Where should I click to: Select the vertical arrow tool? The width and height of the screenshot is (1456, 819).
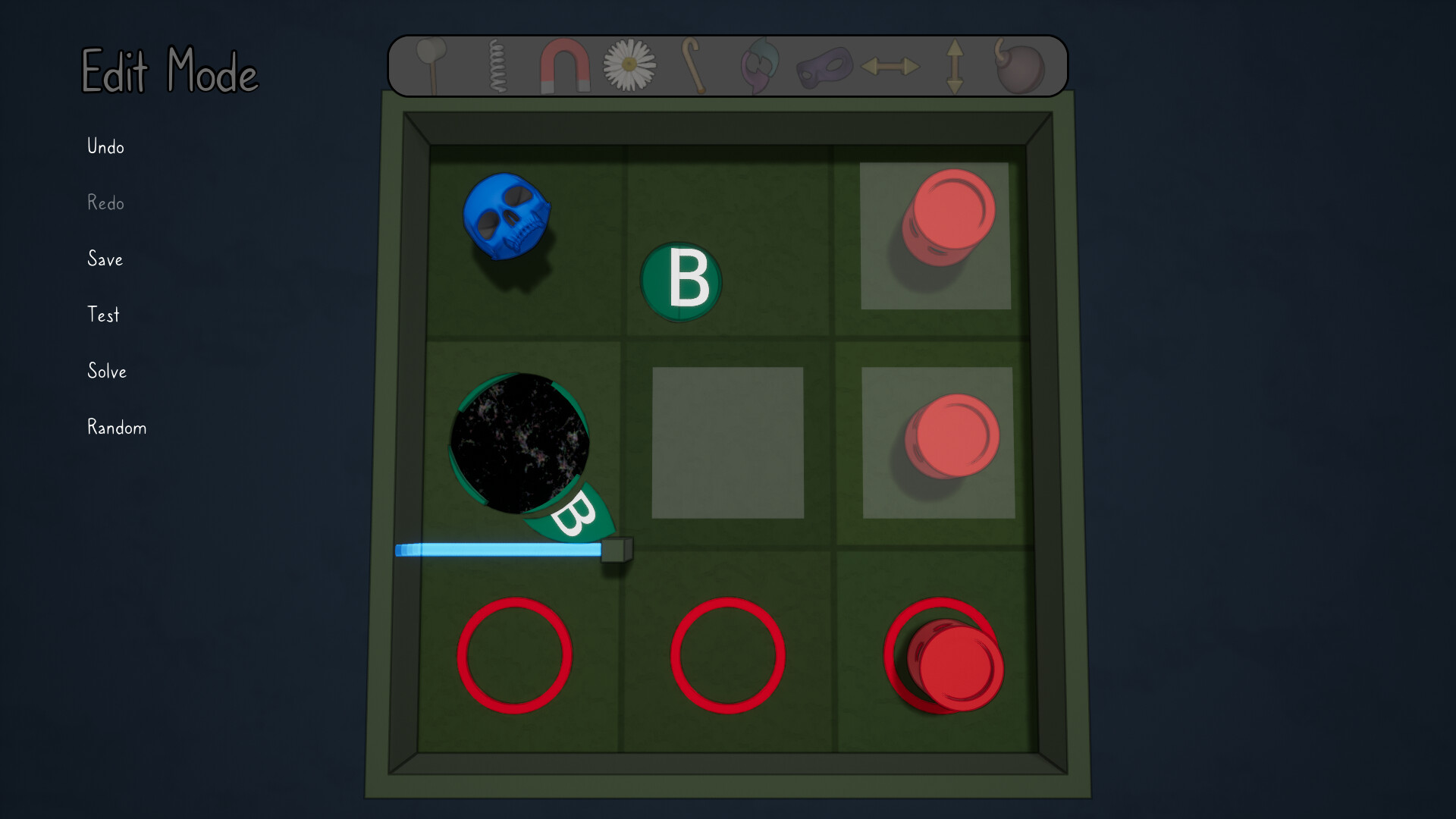(x=954, y=67)
